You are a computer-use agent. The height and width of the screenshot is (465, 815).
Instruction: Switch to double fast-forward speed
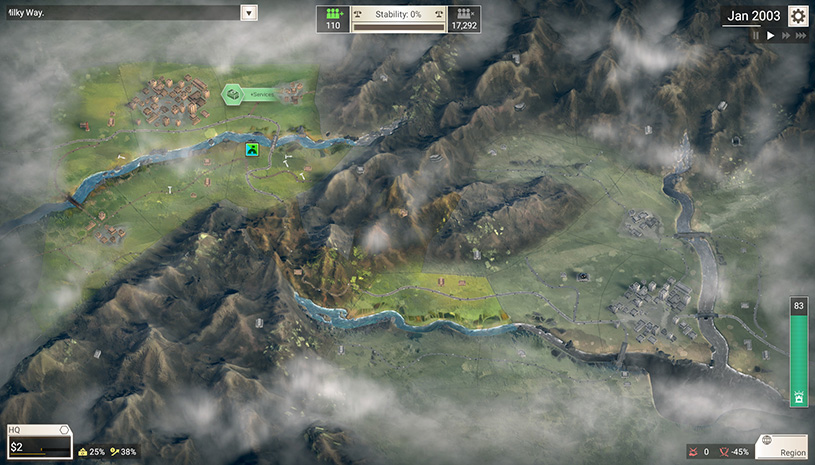pyautogui.click(x=785, y=36)
